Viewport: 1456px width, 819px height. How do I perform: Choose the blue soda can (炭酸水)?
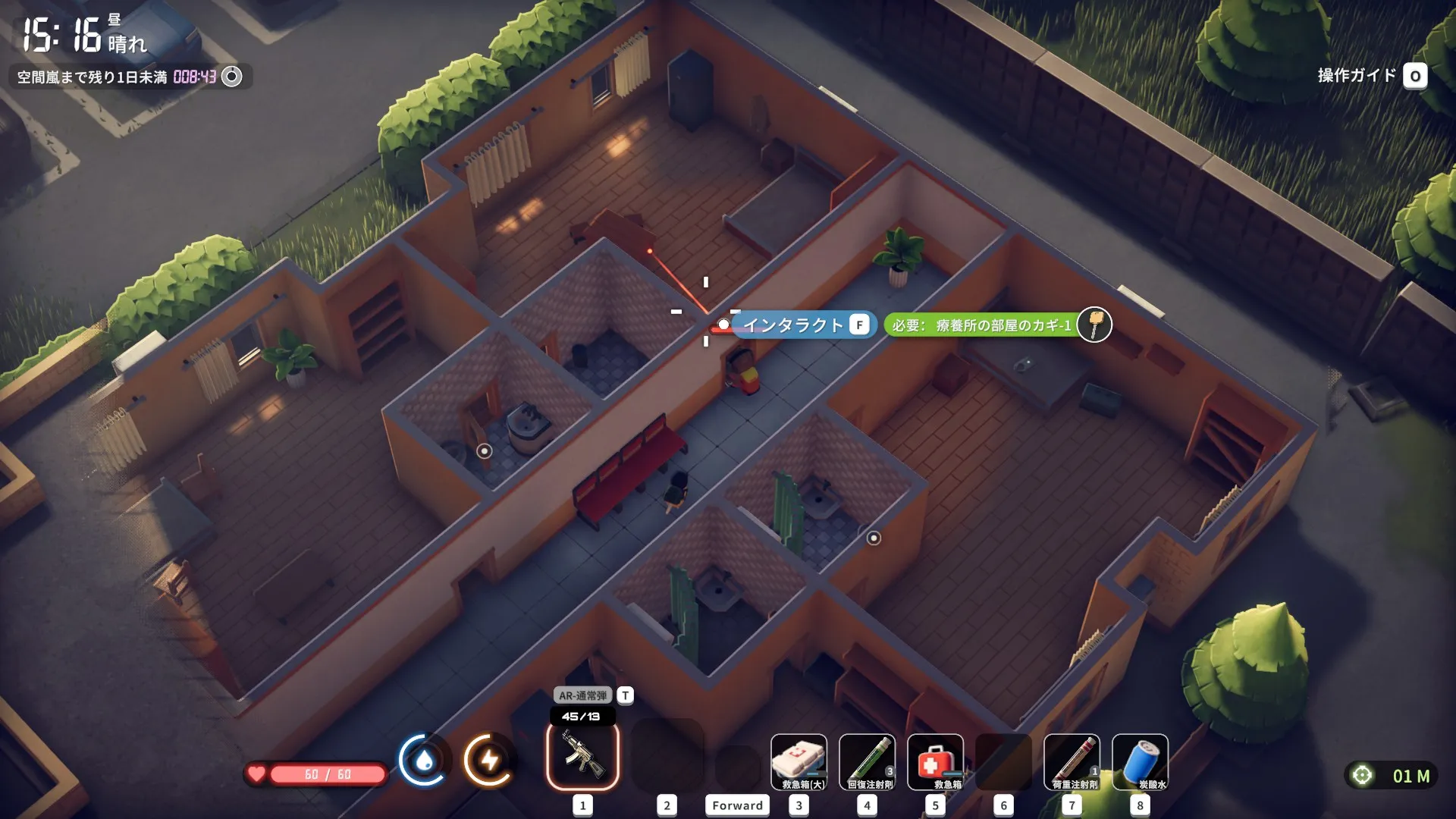pyautogui.click(x=1140, y=761)
